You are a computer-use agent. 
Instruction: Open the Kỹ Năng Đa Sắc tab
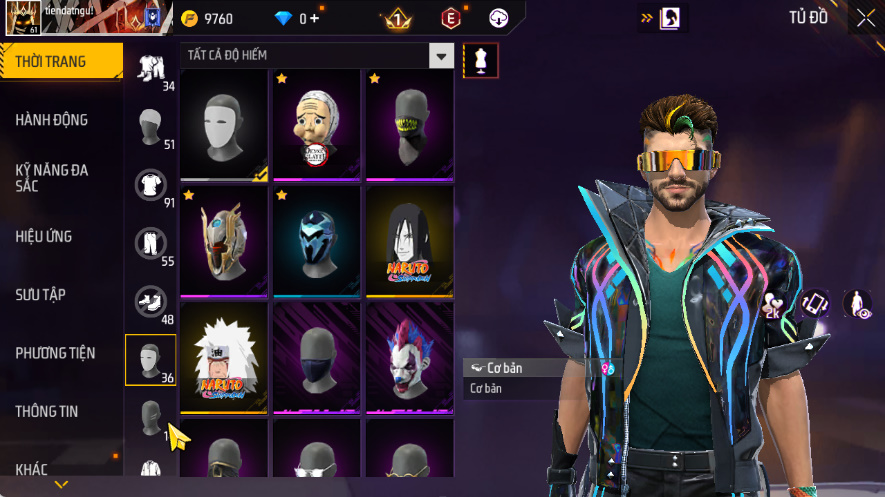pyautogui.click(x=52, y=178)
